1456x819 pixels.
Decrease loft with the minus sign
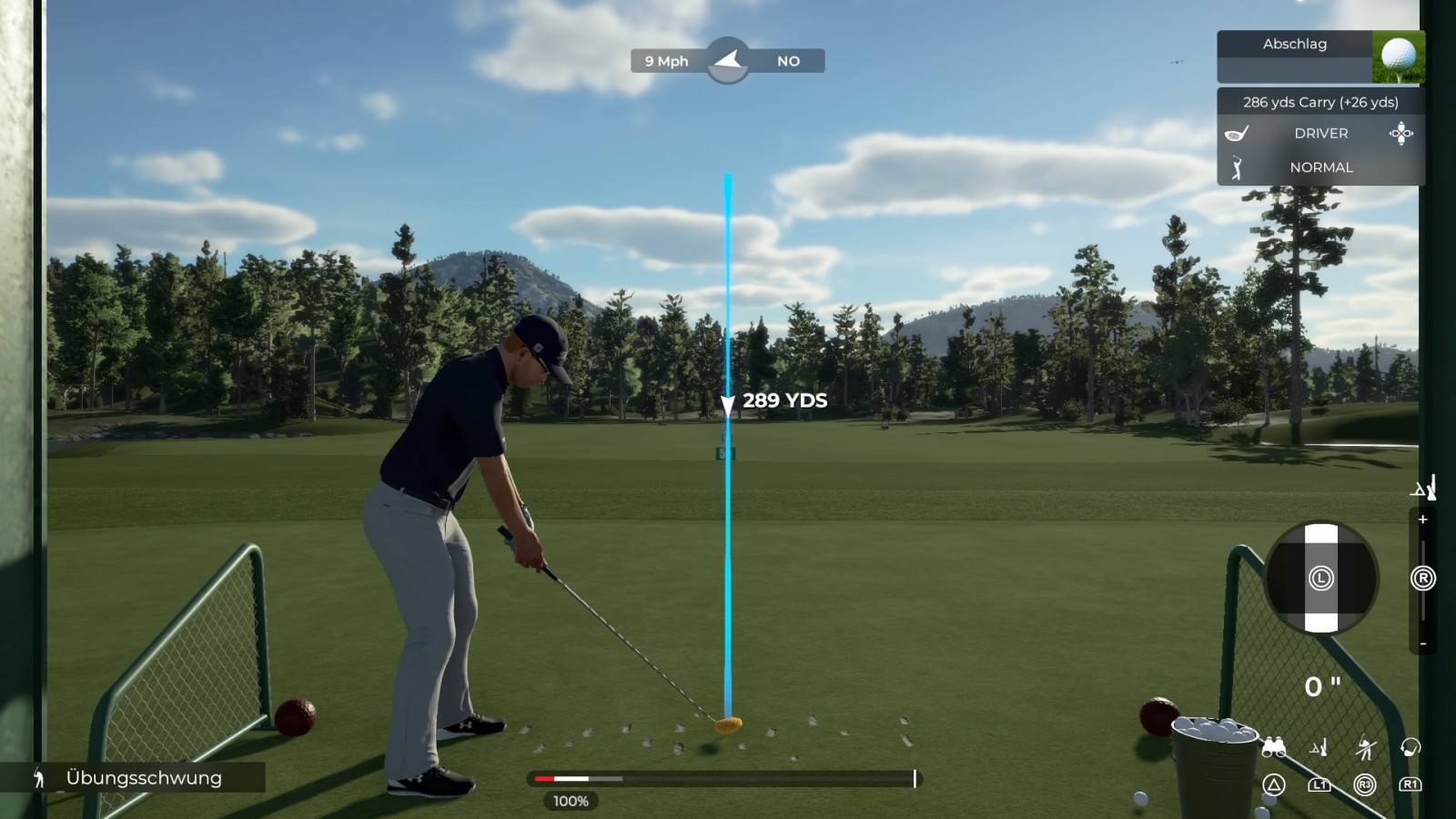point(1422,644)
